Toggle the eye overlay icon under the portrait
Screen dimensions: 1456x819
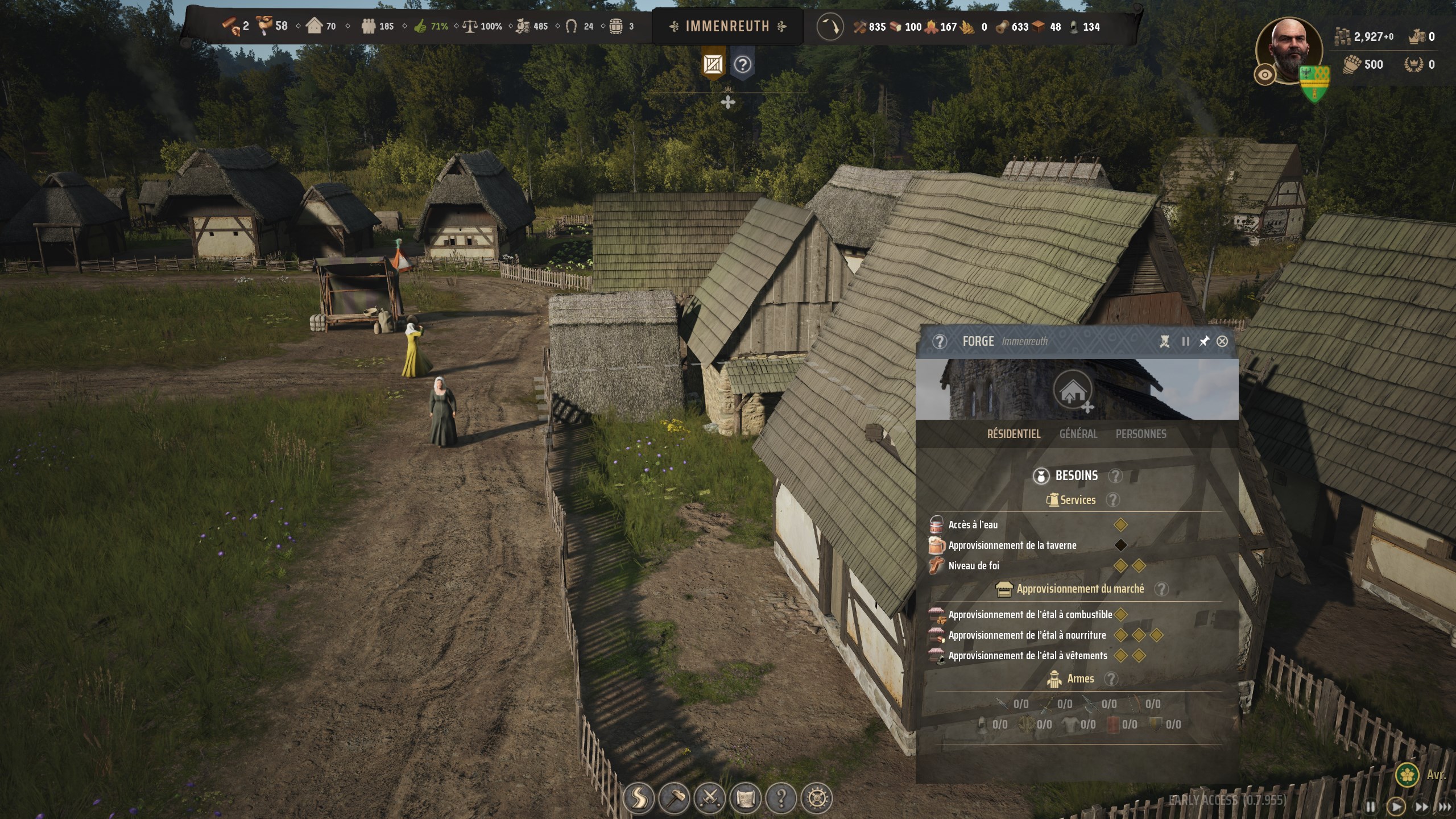click(1264, 75)
